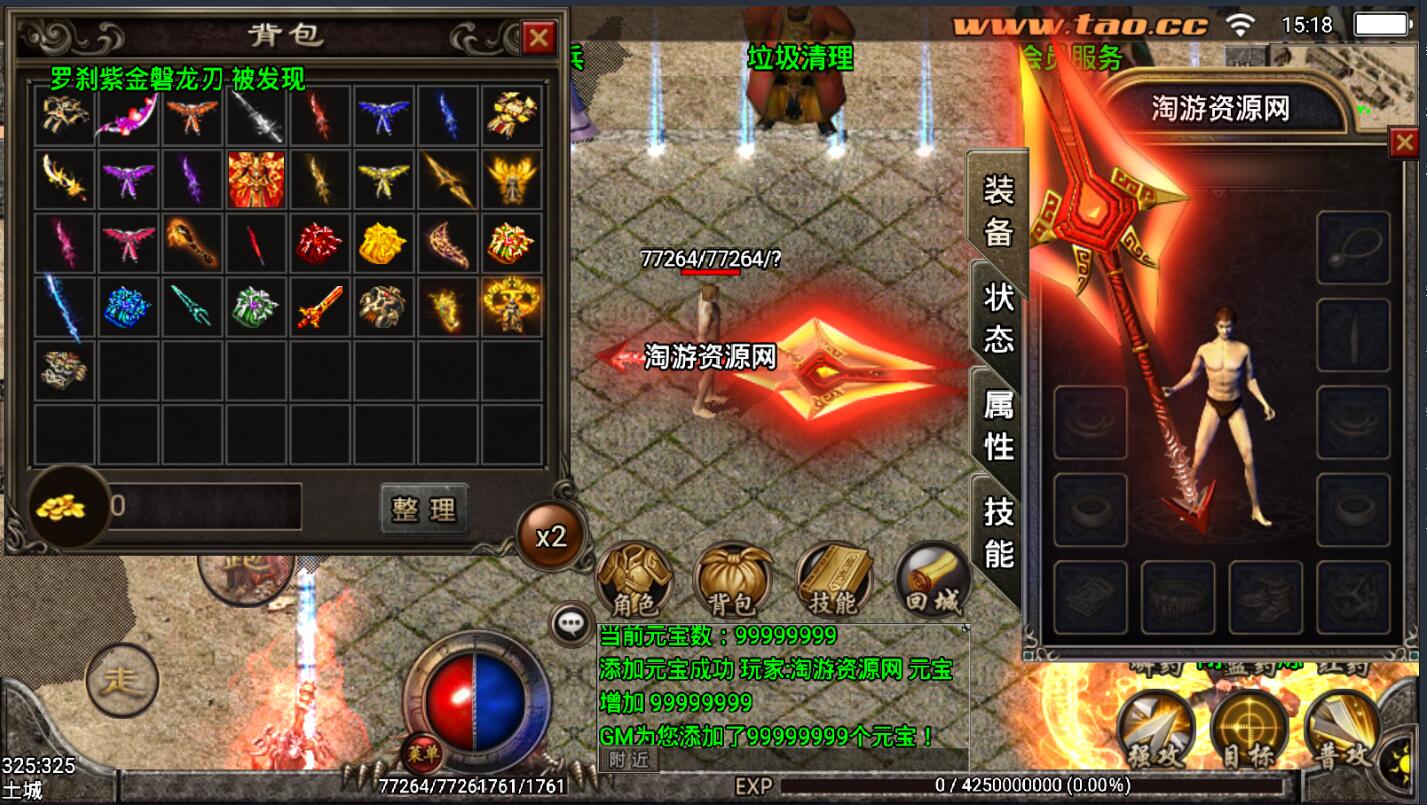Open the 角色 character button
The width and height of the screenshot is (1427, 805).
point(633,580)
